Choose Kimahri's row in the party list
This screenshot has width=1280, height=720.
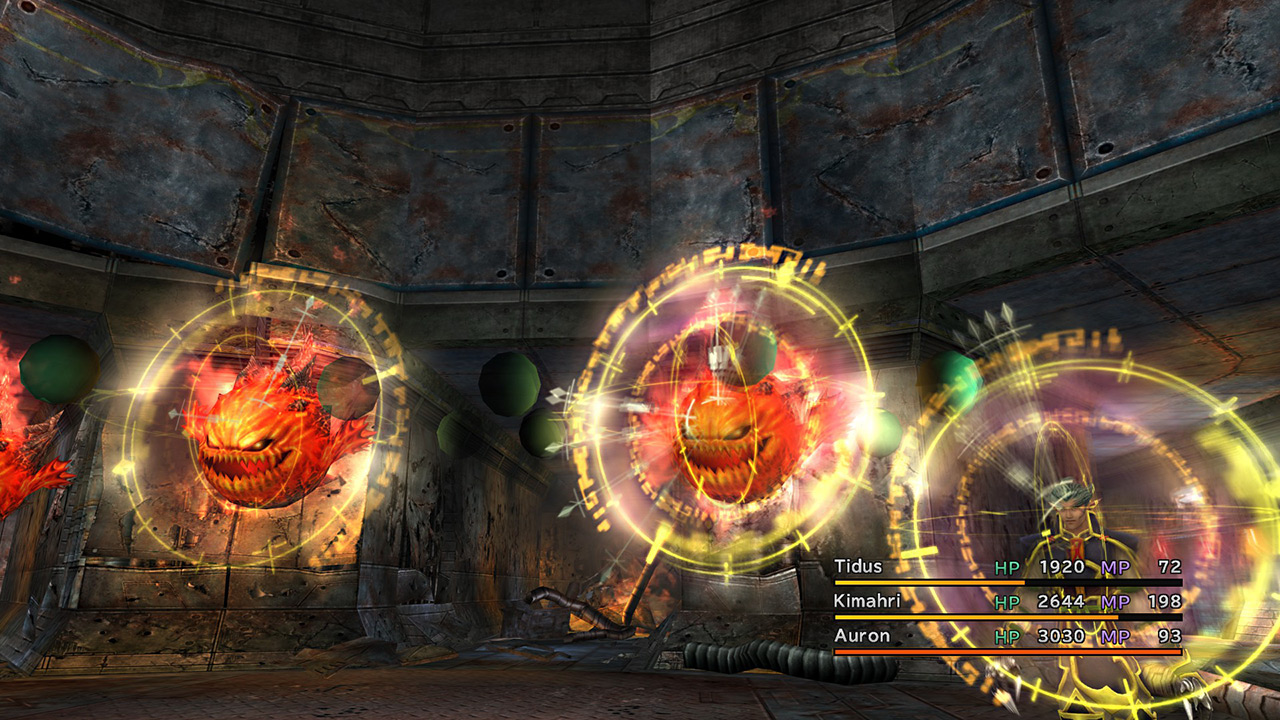pyautogui.click(x=866, y=602)
